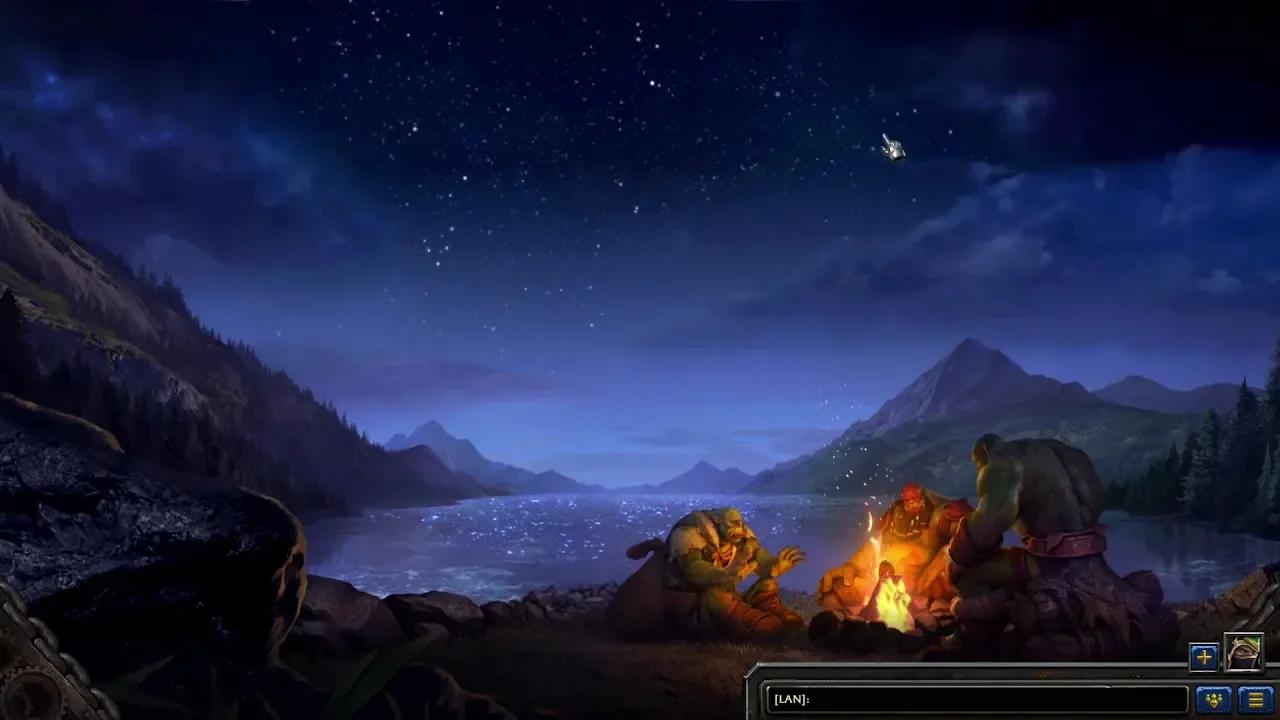Open the hooded character portrait
Screen dimensions: 1280x720
tap(1243, 654)
